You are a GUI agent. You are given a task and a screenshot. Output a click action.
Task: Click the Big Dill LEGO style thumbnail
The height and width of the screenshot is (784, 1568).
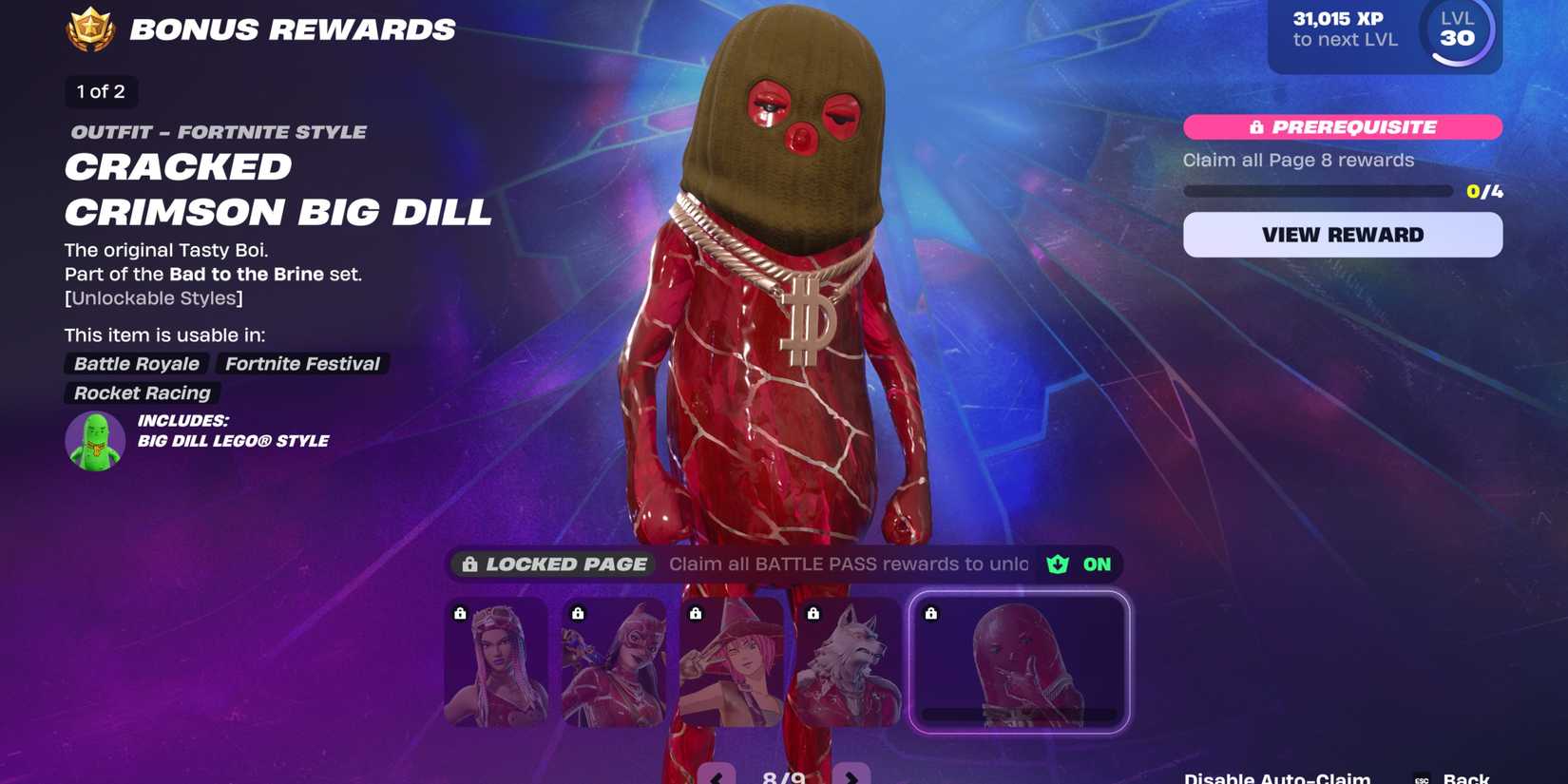[95, 441]
